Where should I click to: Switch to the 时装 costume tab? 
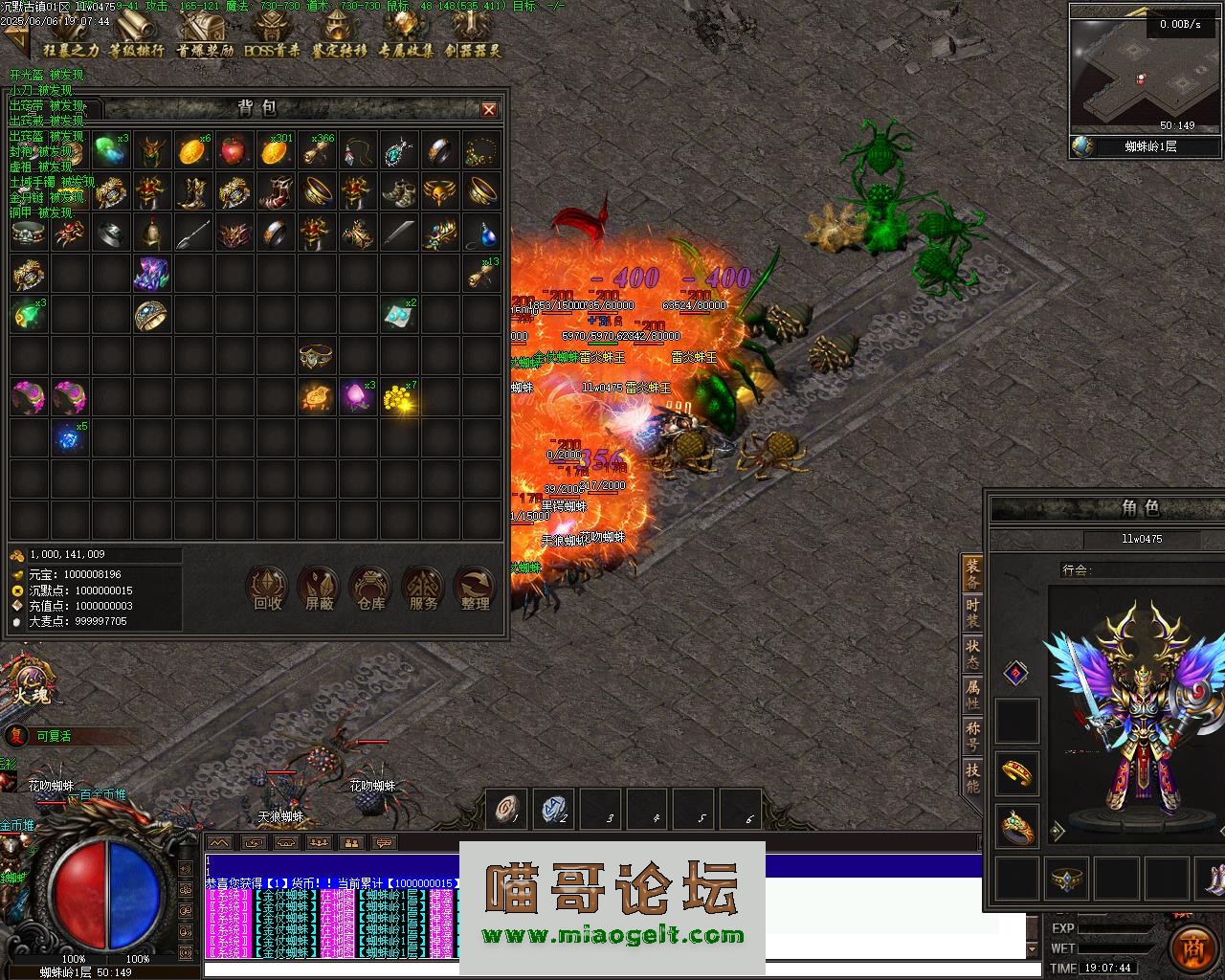pyautogui.click(x=972, y=613)
